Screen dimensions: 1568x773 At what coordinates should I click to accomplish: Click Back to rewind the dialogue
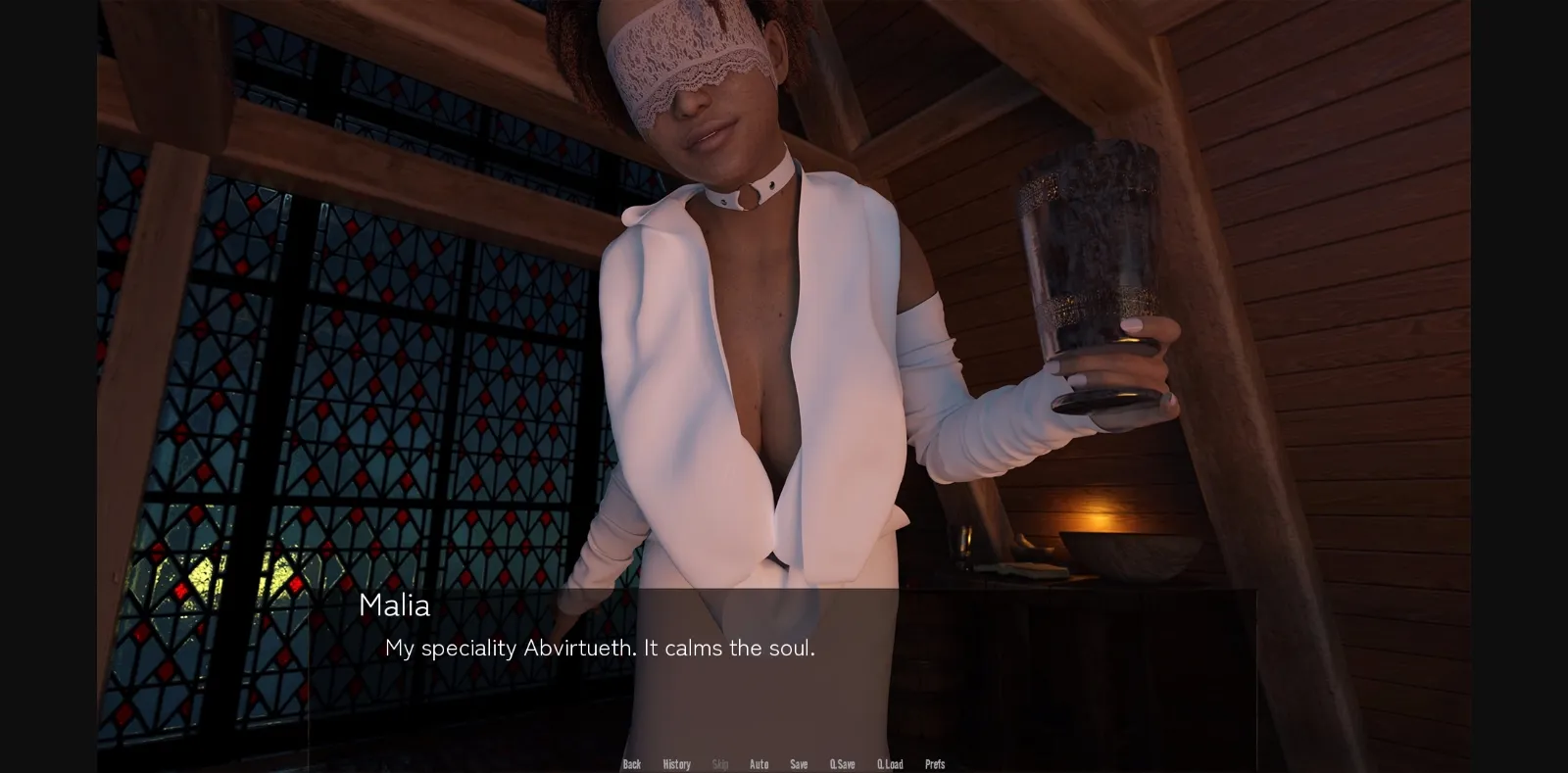tap(631, 763)
